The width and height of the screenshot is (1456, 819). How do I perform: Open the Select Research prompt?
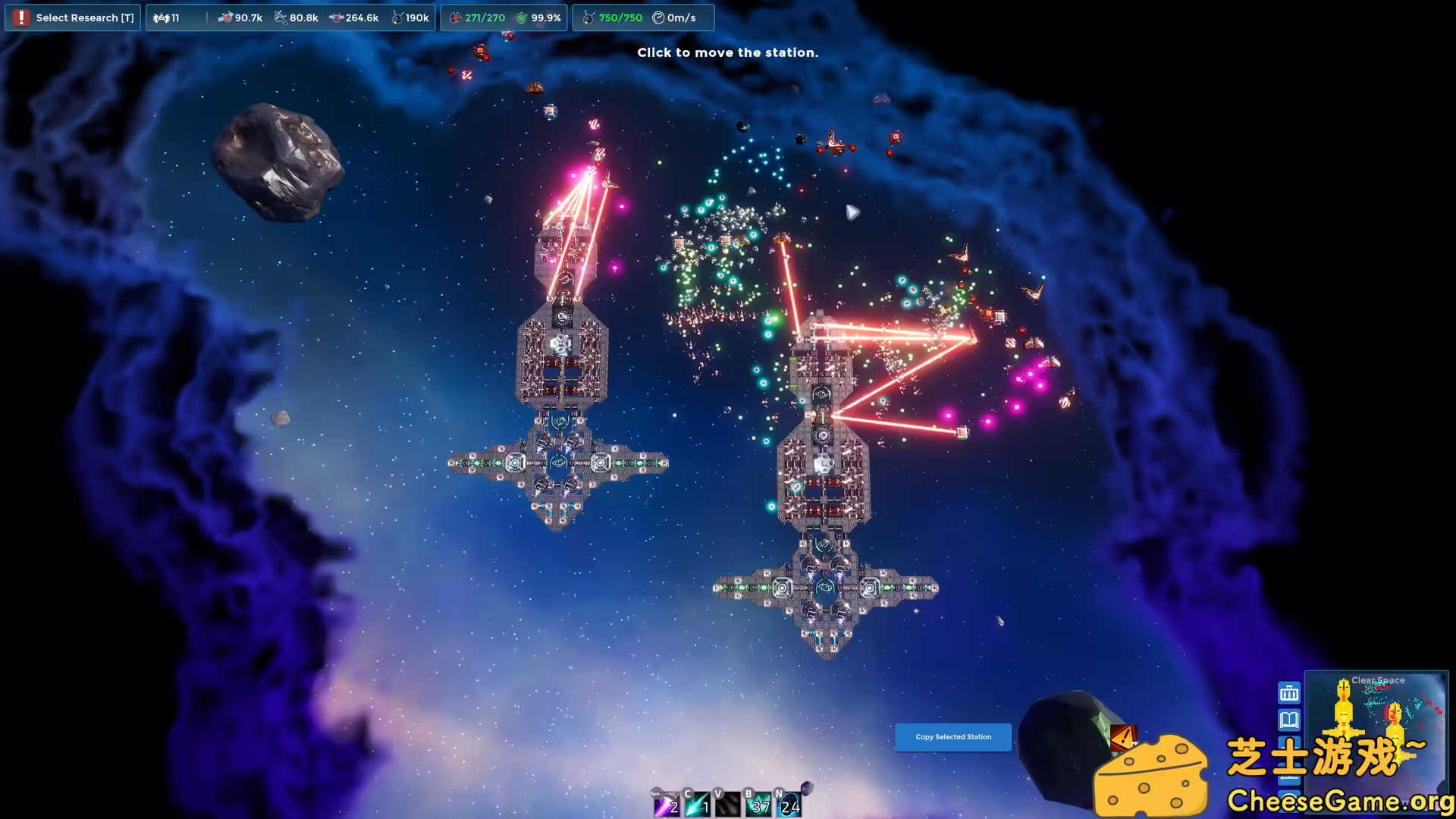click(x=74, y=17)
